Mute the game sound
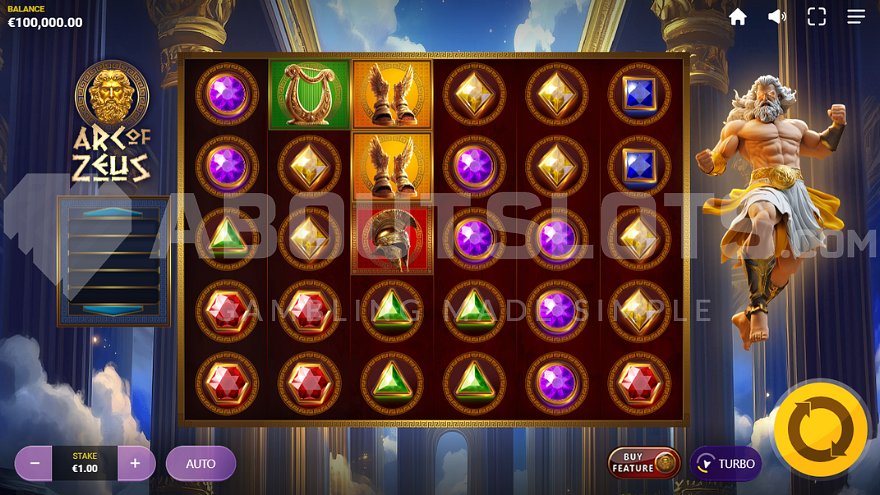 point(777,17)
